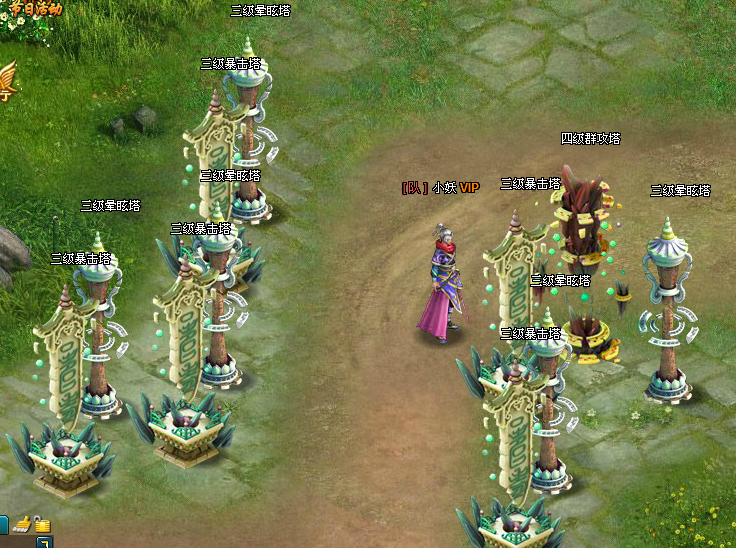
Task: Click the blue arrow expand button
Action: 44,542
